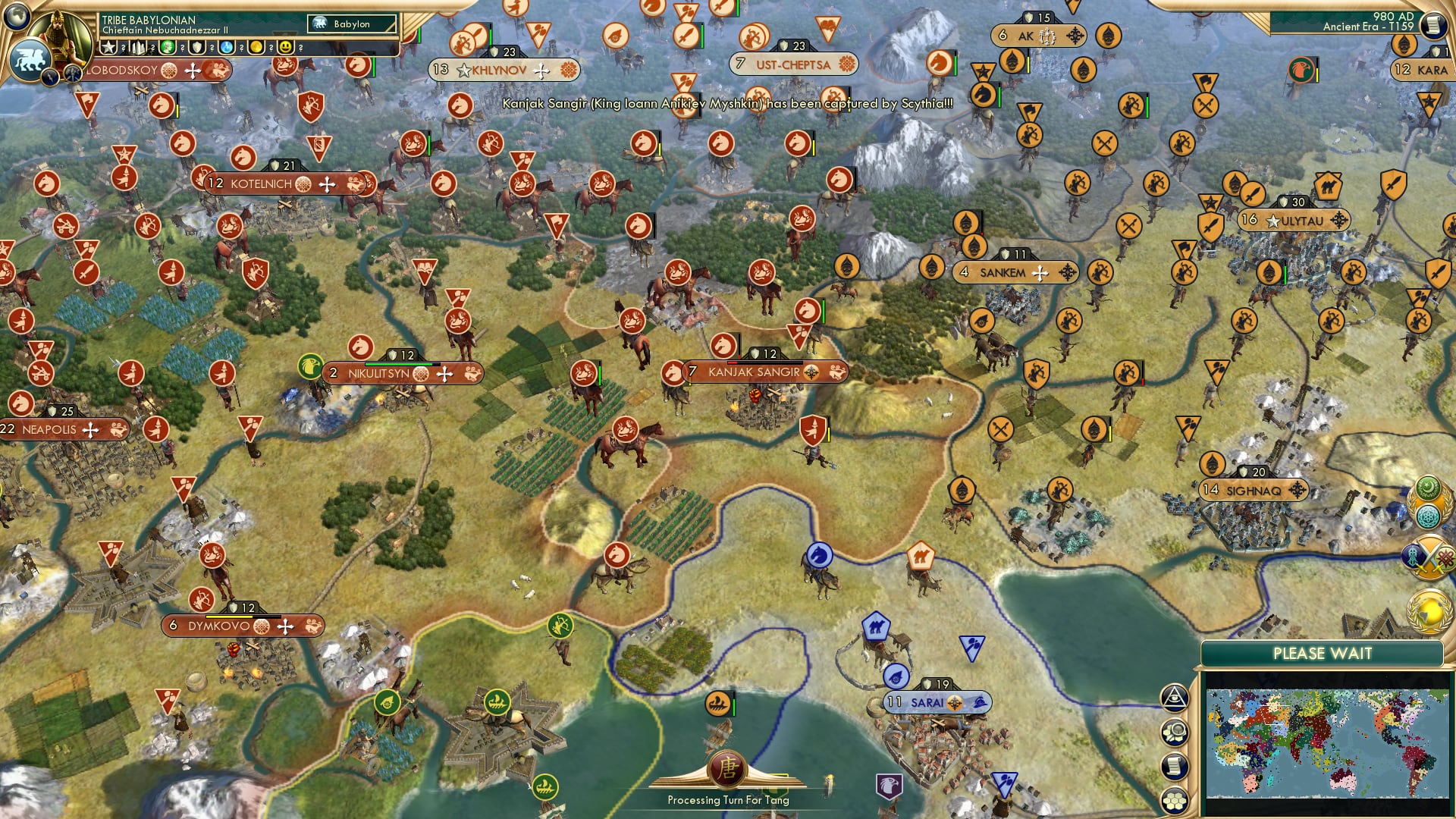Open the notification log scroll icon
The image size is (1456, 819).
point(1175,766)
